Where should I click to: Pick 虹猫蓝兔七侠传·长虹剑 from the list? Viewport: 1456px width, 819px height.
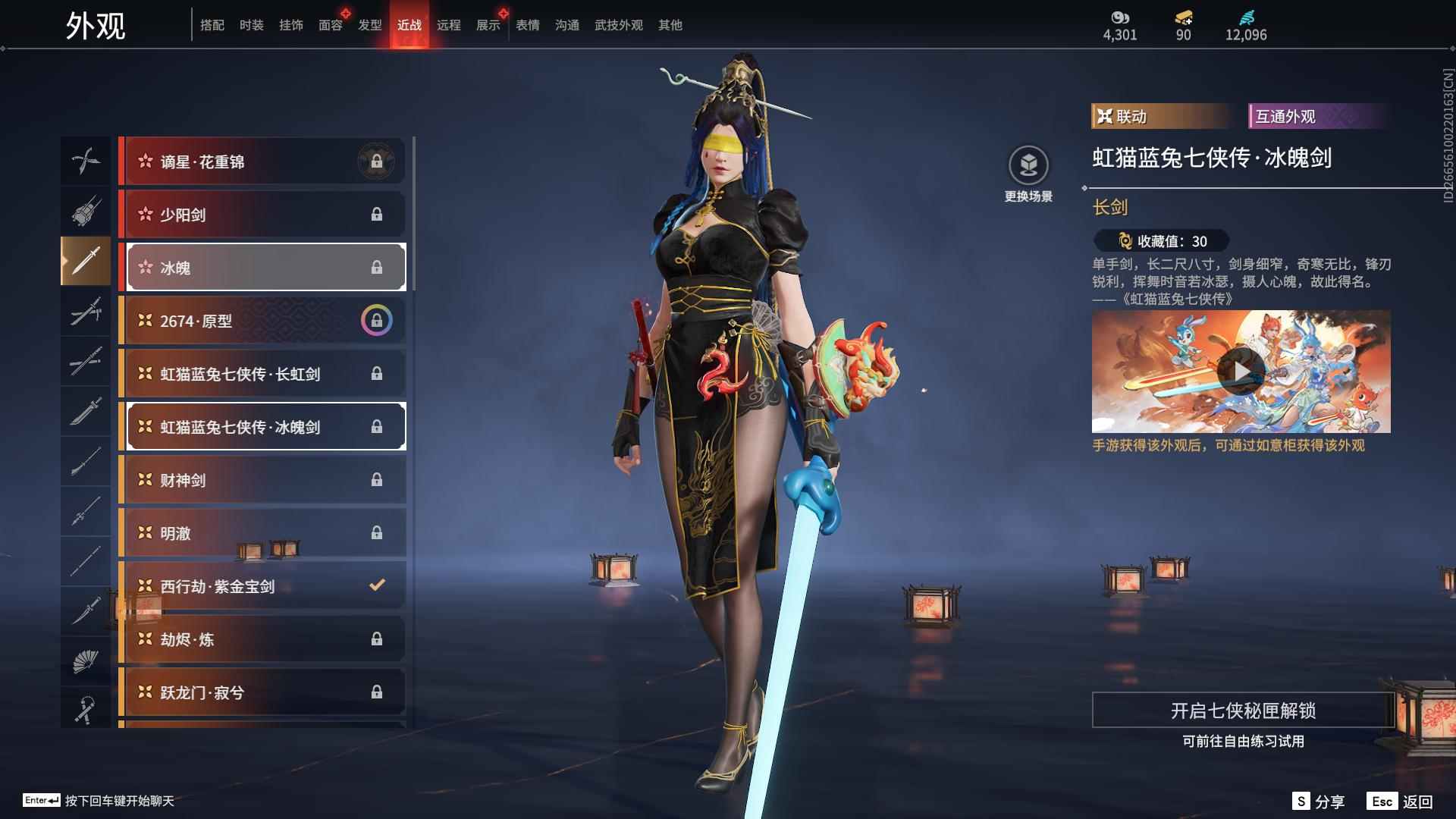pos(263,374)
